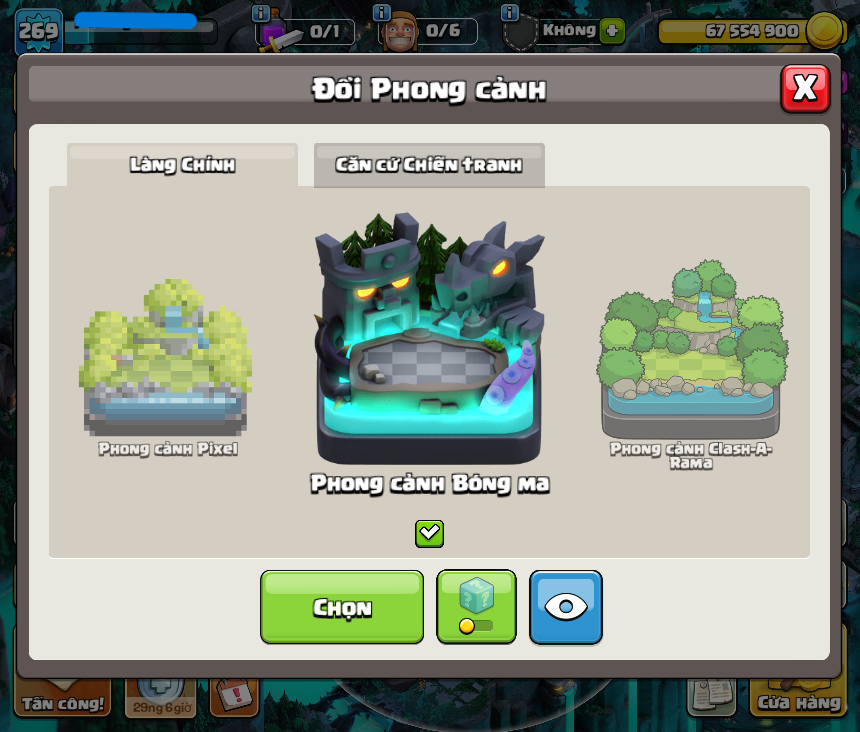
Task: Confirm with the green Chọn button
Action: coord(342,607)
